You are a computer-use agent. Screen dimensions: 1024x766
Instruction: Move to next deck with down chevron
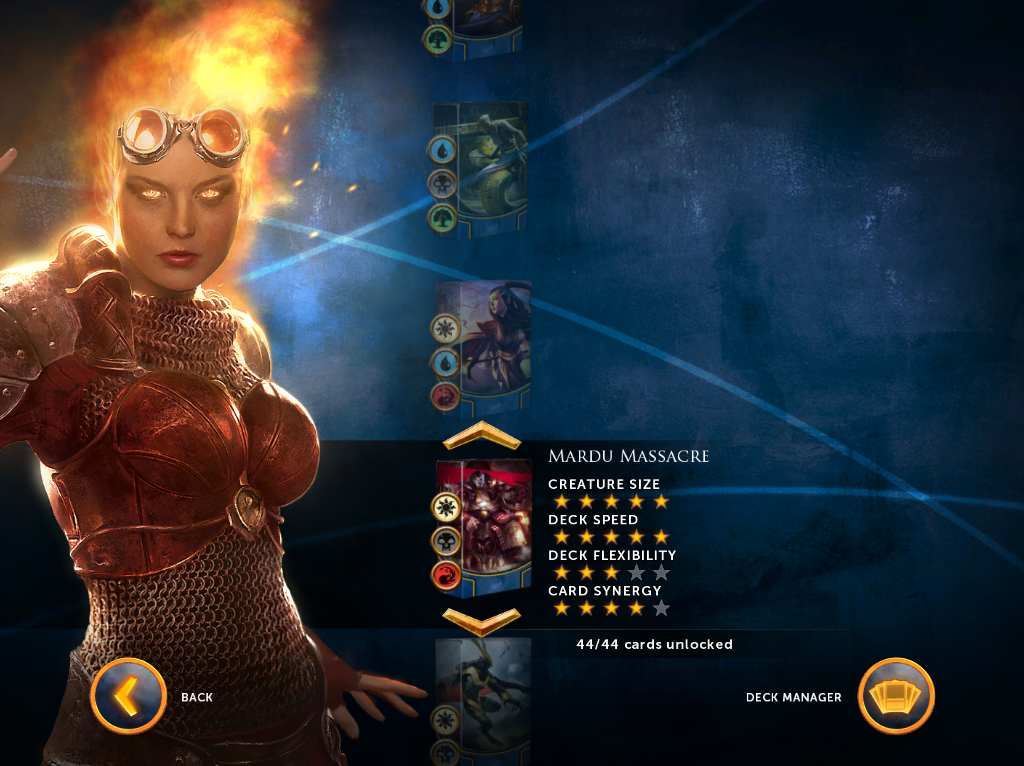481,621
